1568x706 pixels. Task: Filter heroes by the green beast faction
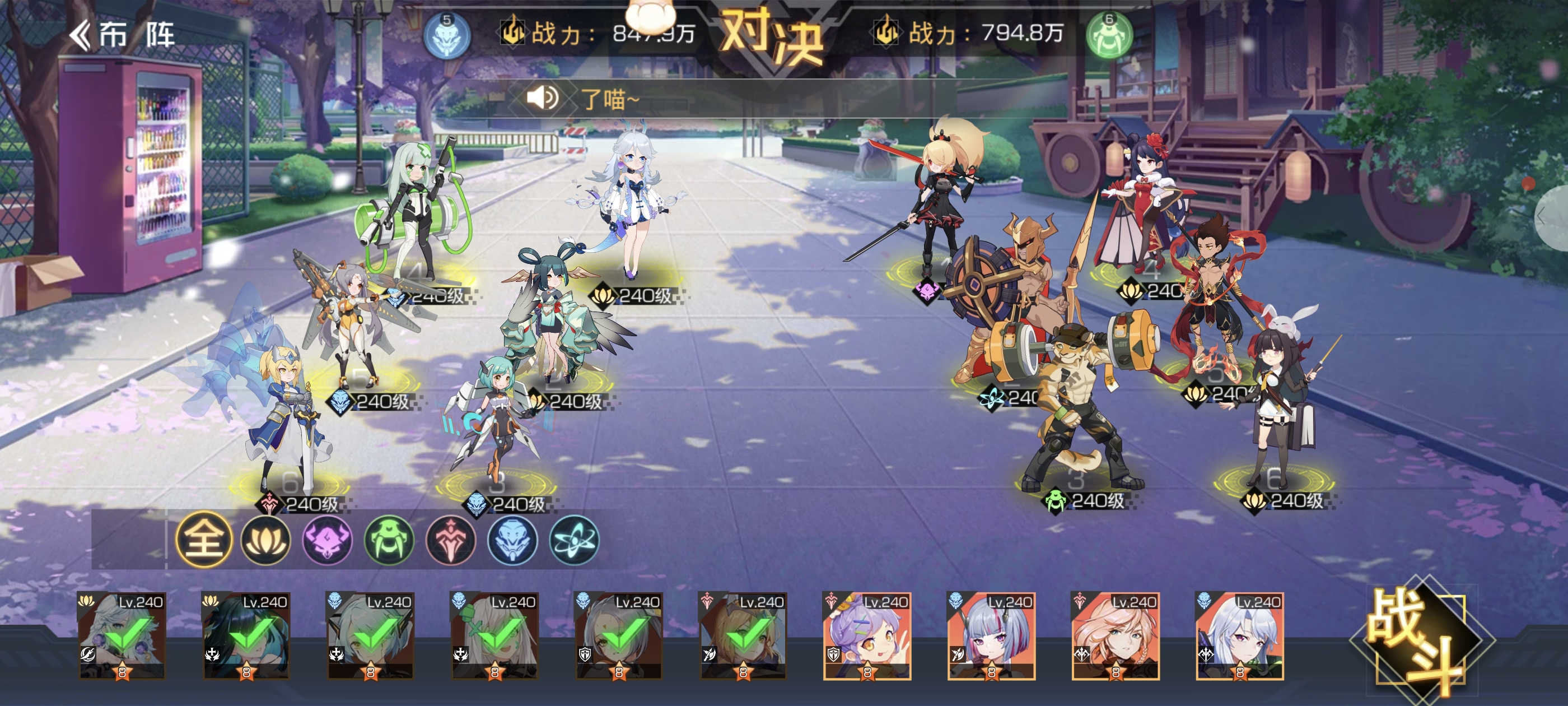pos(389,539)
